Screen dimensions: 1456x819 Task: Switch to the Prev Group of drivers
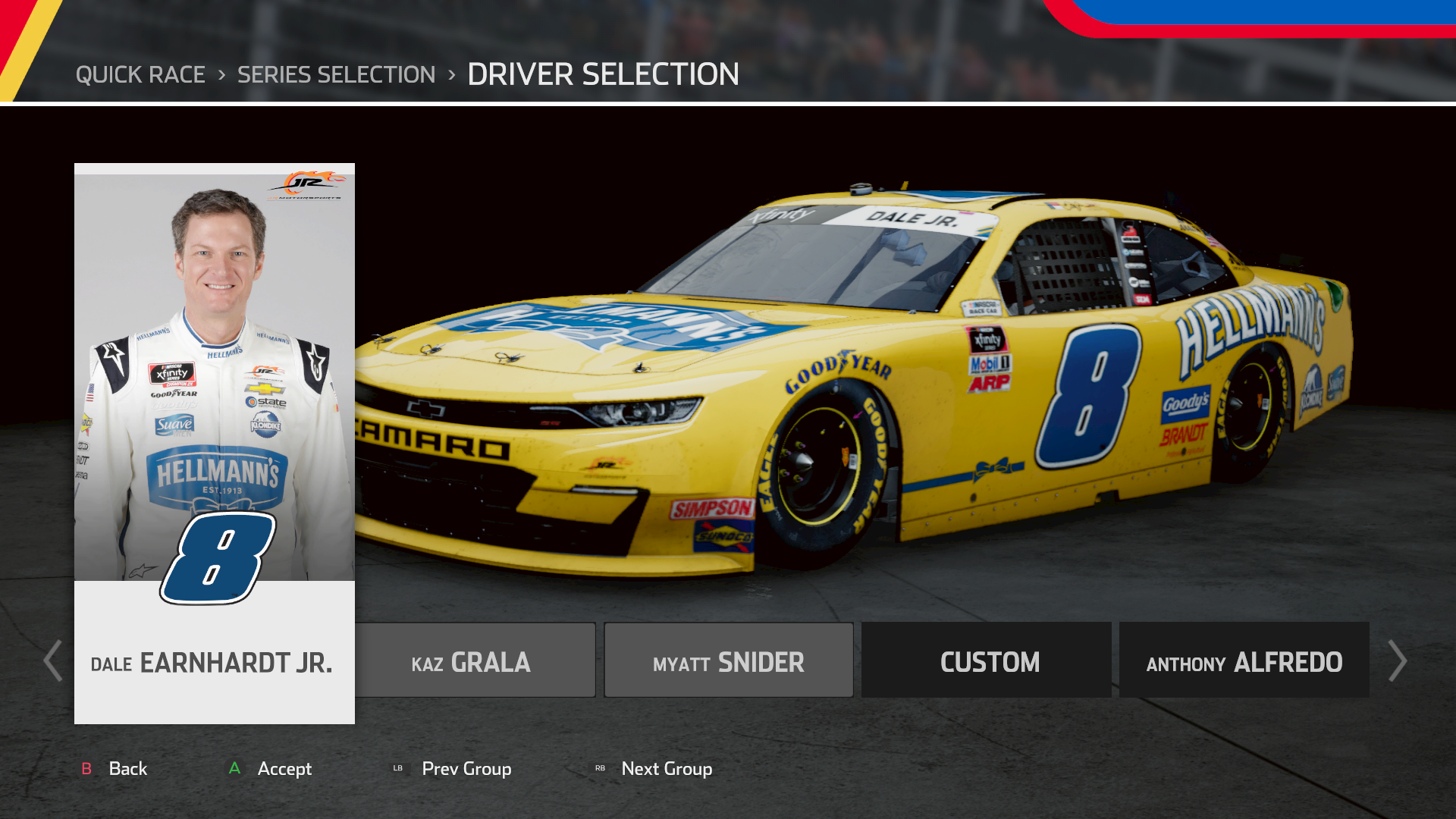466,769
